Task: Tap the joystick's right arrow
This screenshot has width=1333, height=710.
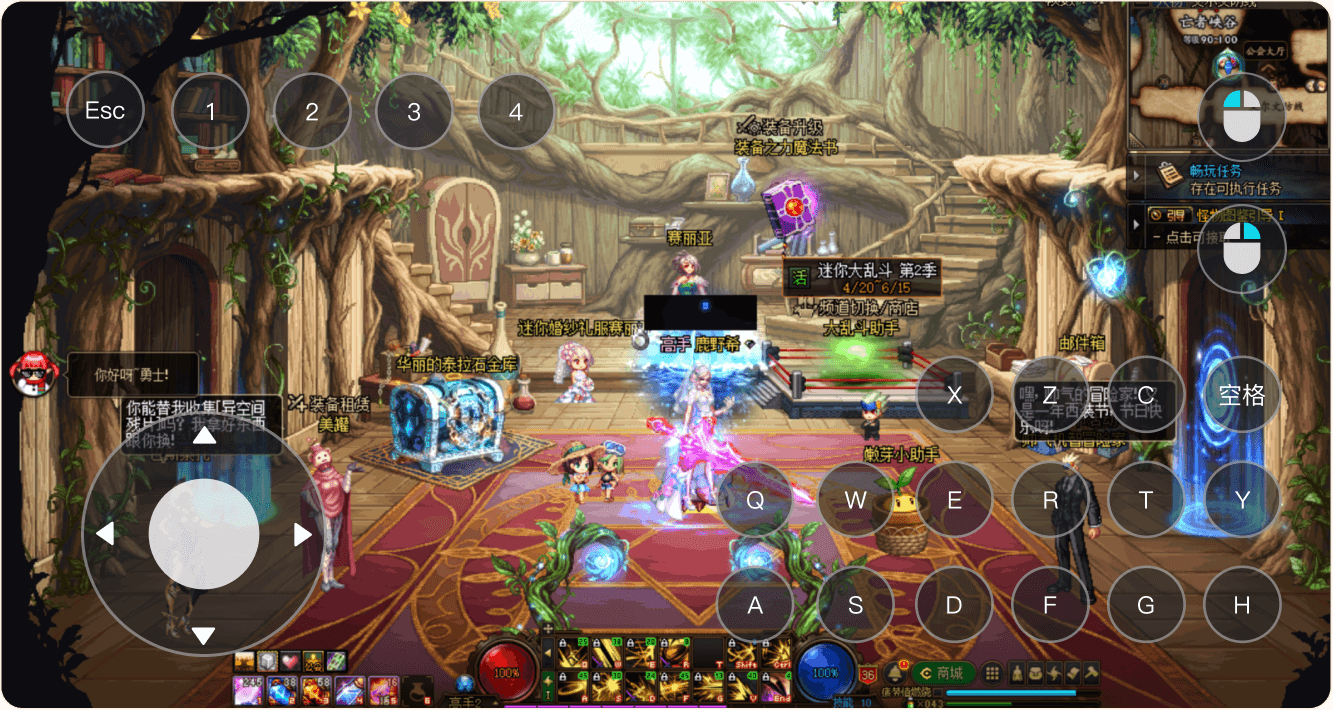Action: click(302, 535)
